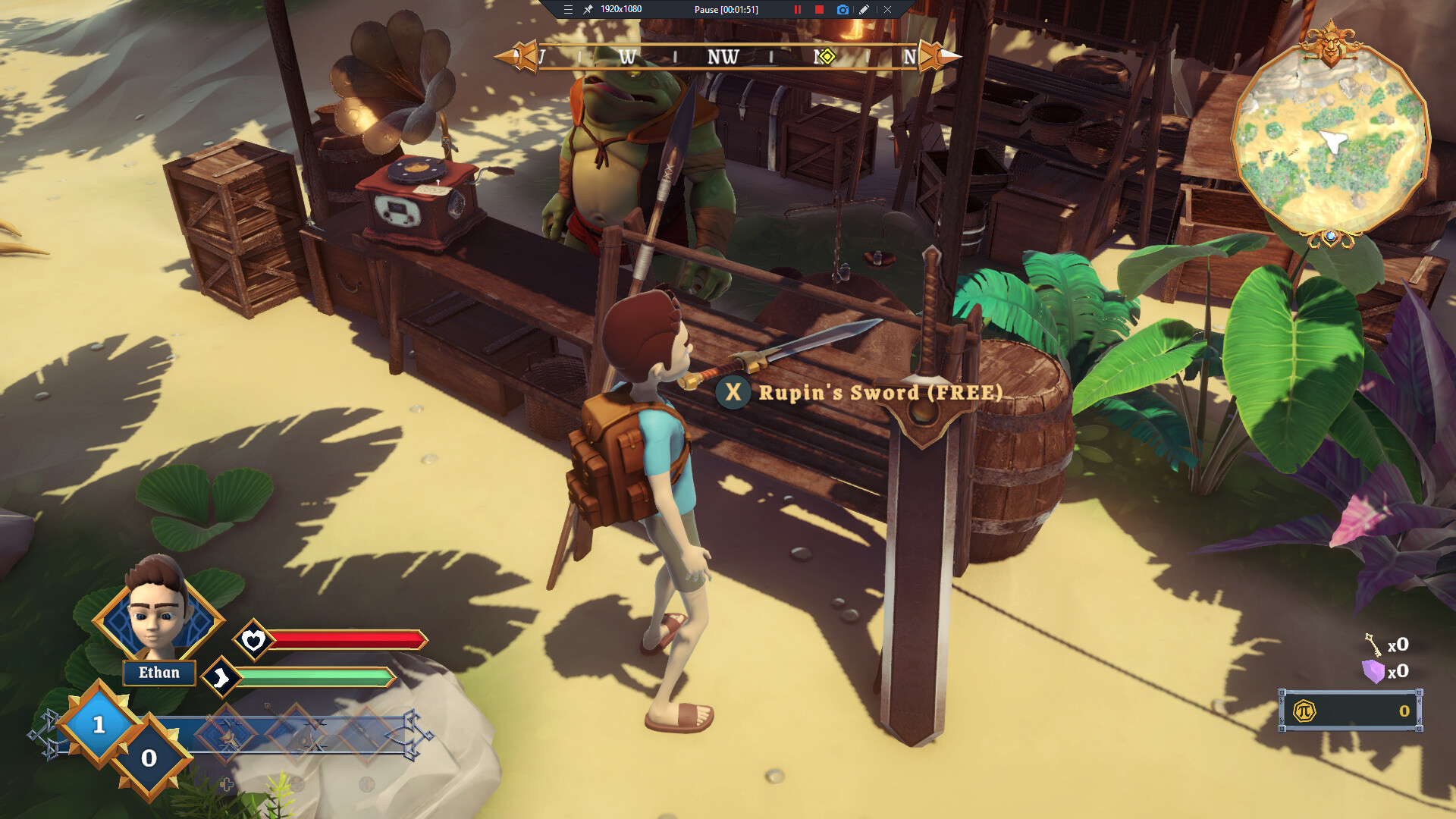Select the spear weapon slot
The height and width of the screenshot is (819, 1456).
[366, 734]
